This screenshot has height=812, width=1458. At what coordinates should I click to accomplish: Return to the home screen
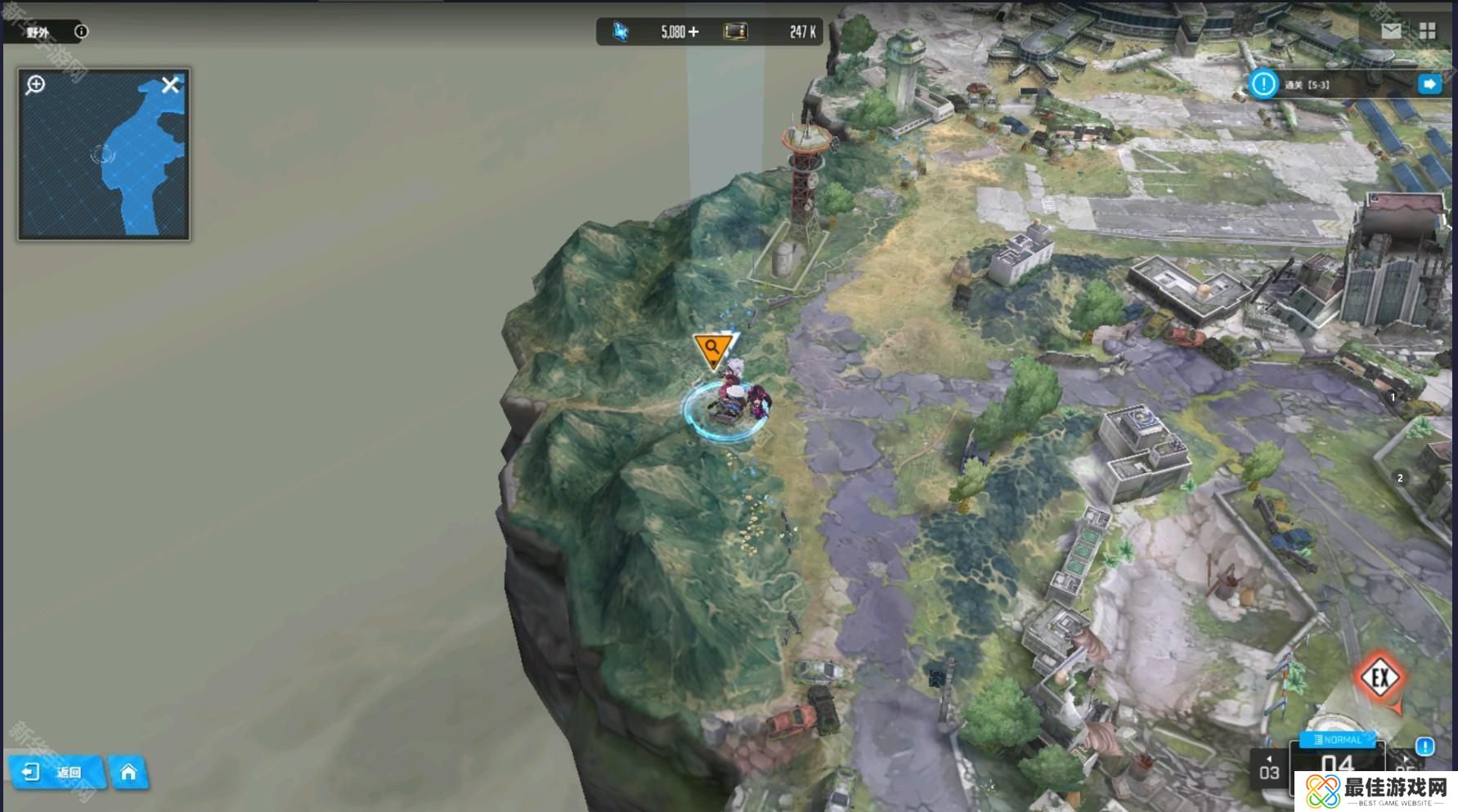tap(128, 772)
